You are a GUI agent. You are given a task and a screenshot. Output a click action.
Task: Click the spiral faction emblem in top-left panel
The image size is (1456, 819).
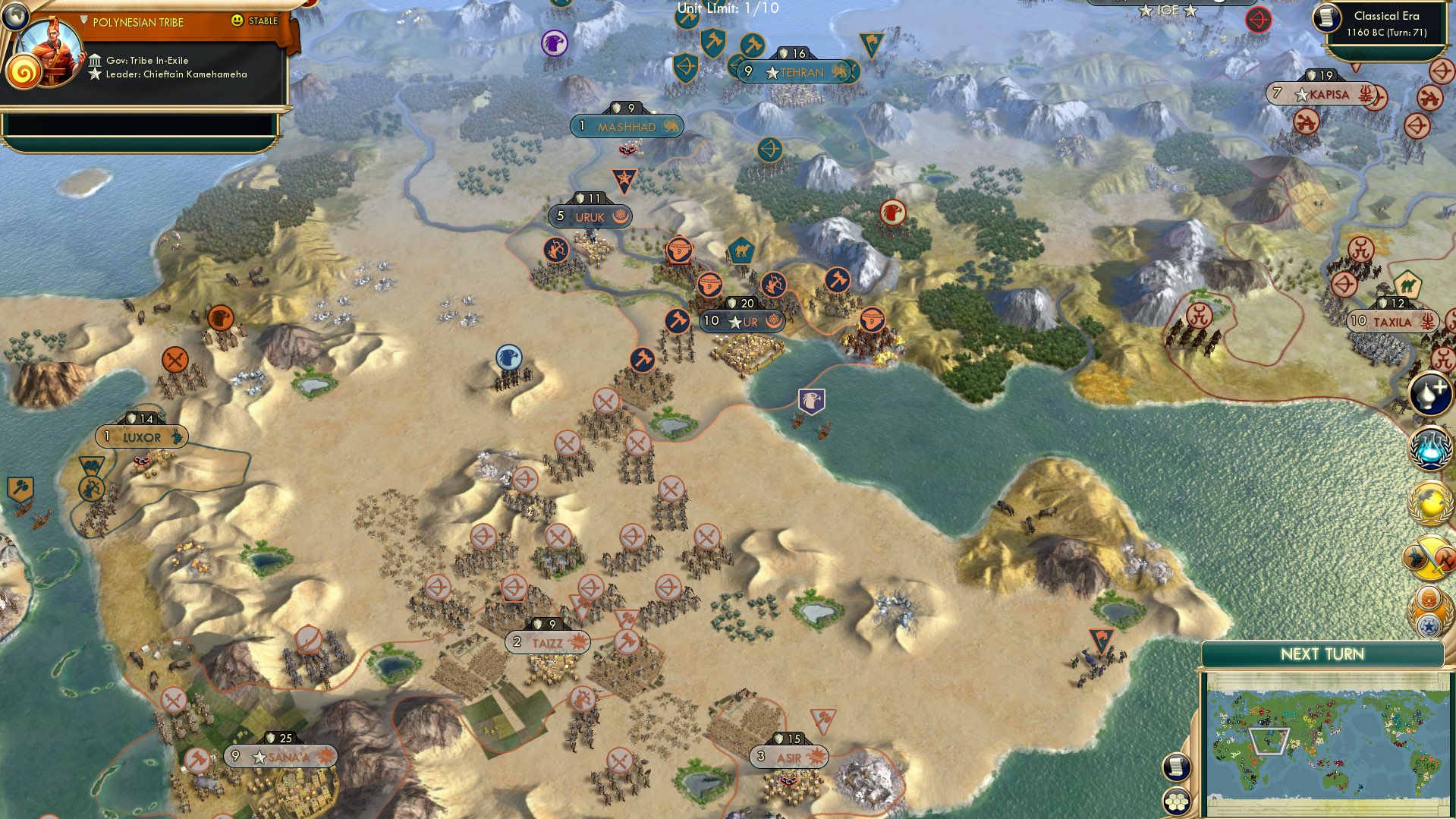click(24, 73)
